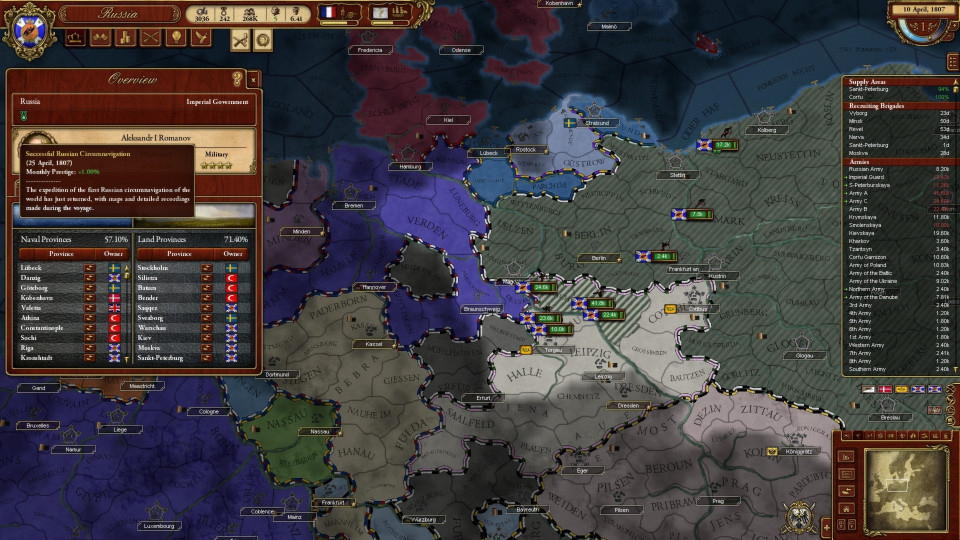960x540 pixels.
Task: Close the Overview panel
Action: 253,79
